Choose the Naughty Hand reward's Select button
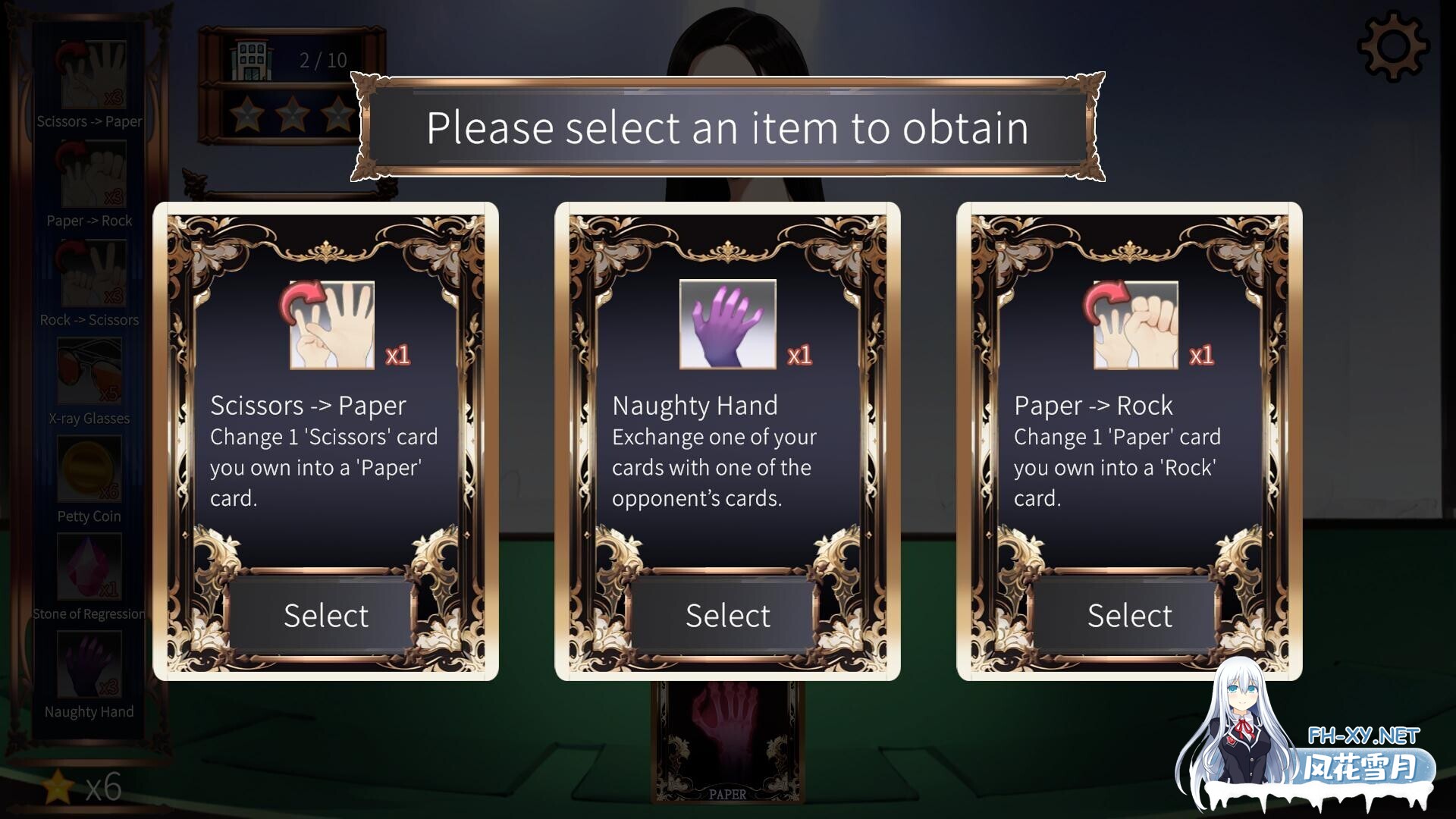The width and height of the screenshot is (1456, 819). pos(727,615)
